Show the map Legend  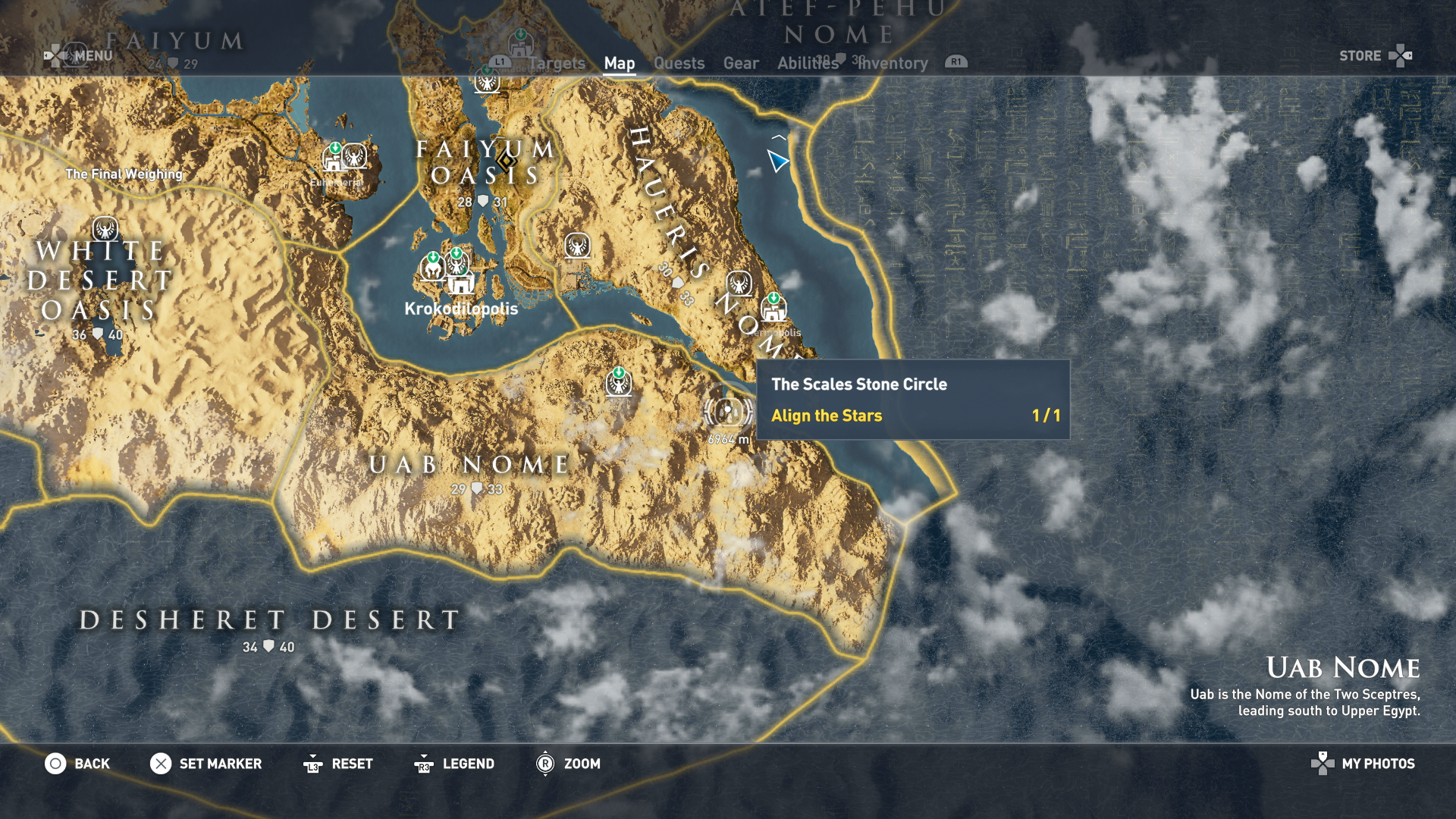pos(454,764)
